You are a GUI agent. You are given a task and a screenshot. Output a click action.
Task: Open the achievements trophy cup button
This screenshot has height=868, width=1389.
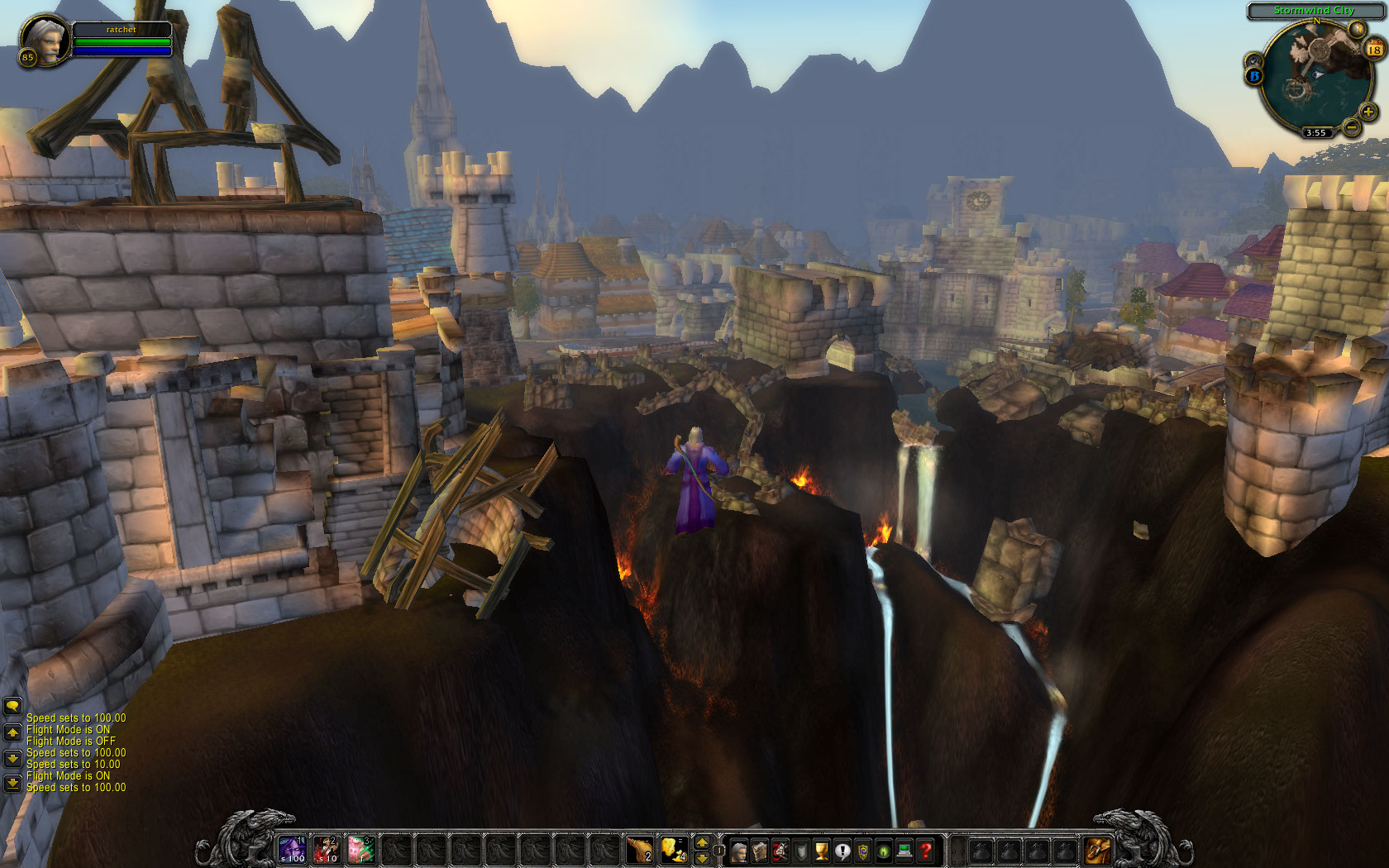[x=821, y=851]
